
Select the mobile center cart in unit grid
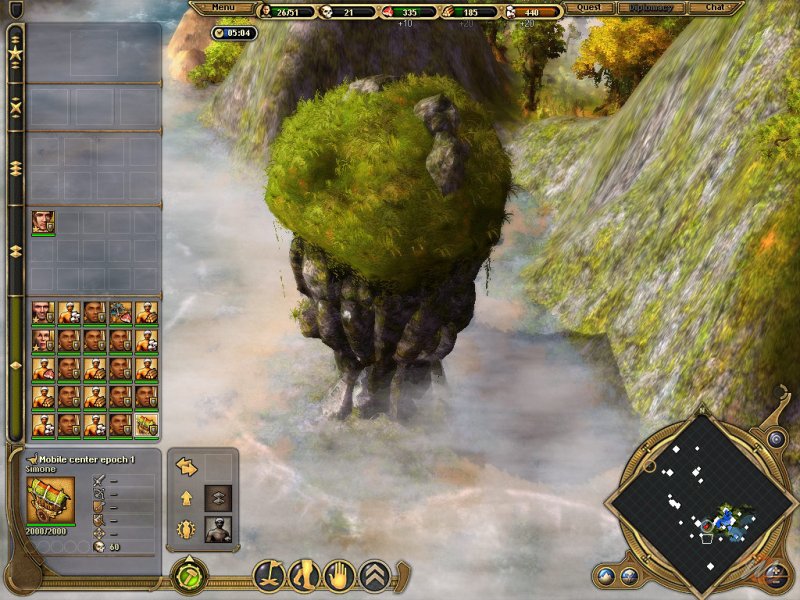[x=146, y=426]
